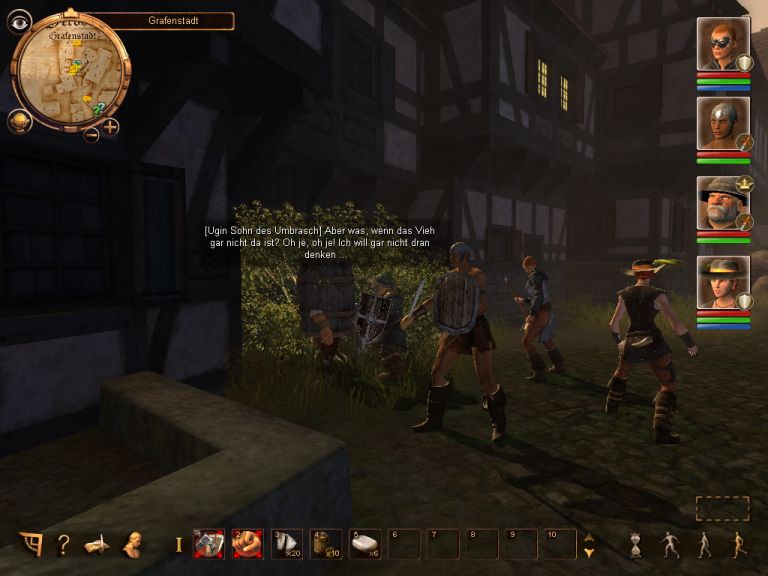Zoom in the minimap with plus button

coord(110,127)
